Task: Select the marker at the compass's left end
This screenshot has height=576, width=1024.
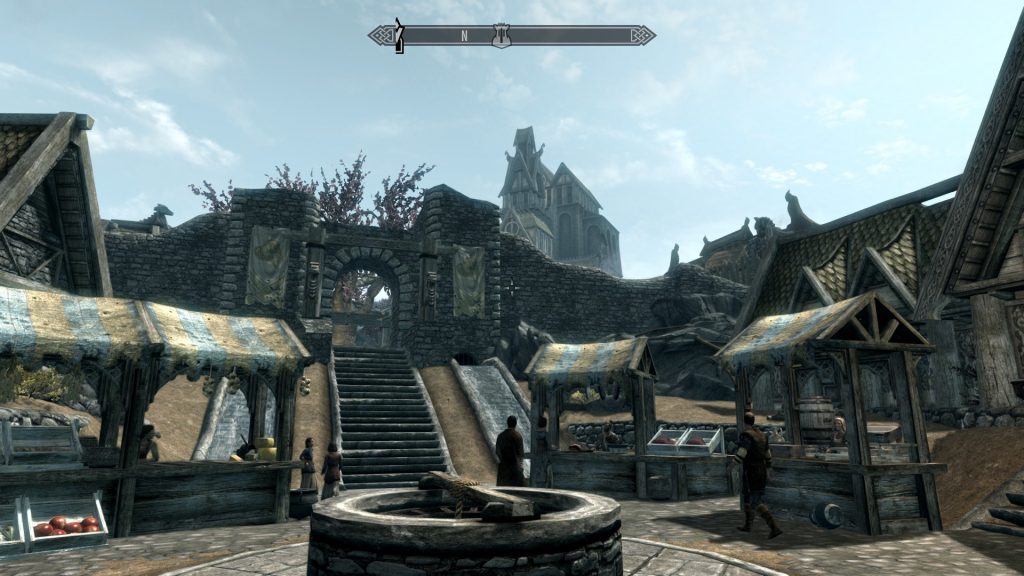Action: click(399, 35)
